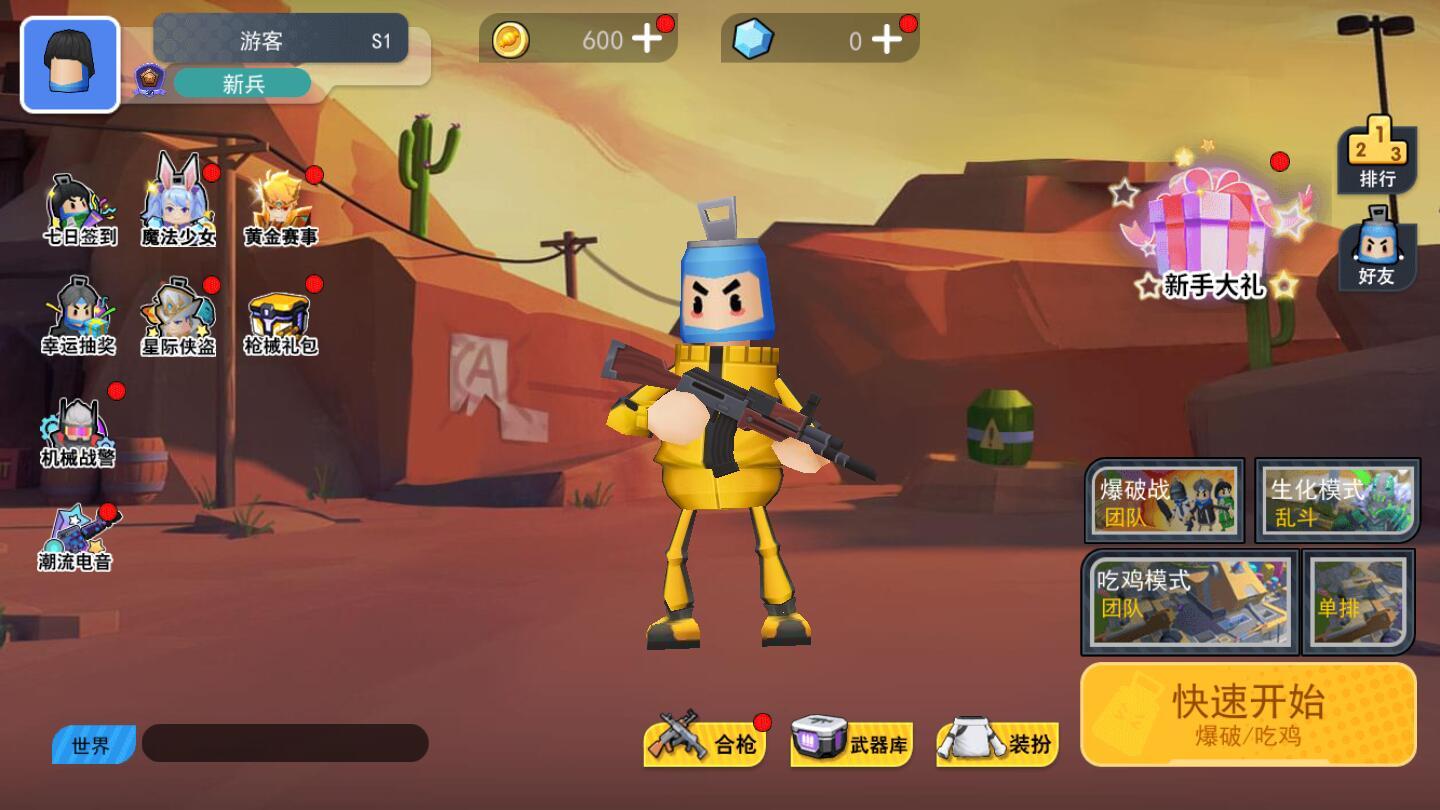Open the 排行 ranking board
1440x810 pixels.
1377,156
